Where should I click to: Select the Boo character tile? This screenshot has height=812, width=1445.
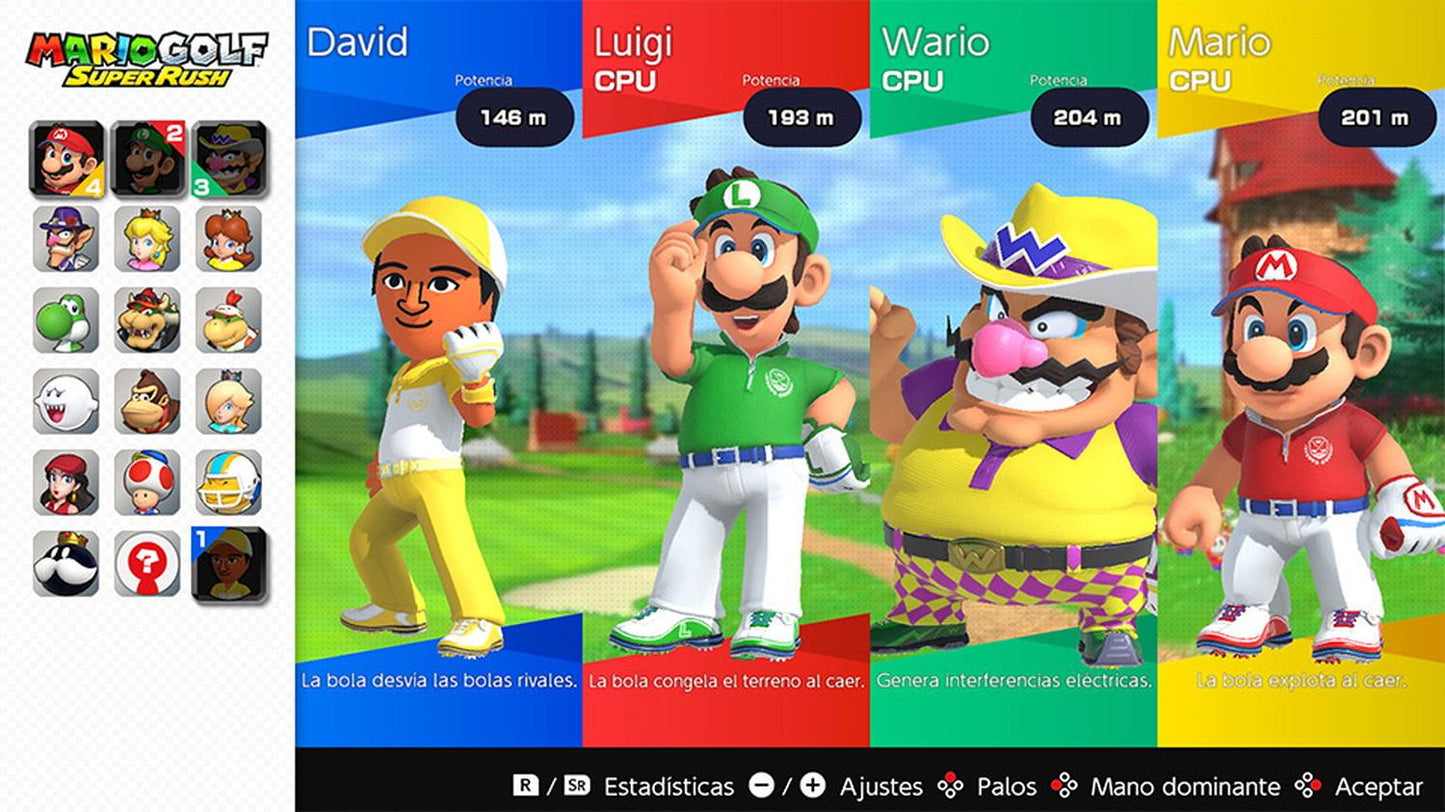point(66,401)
